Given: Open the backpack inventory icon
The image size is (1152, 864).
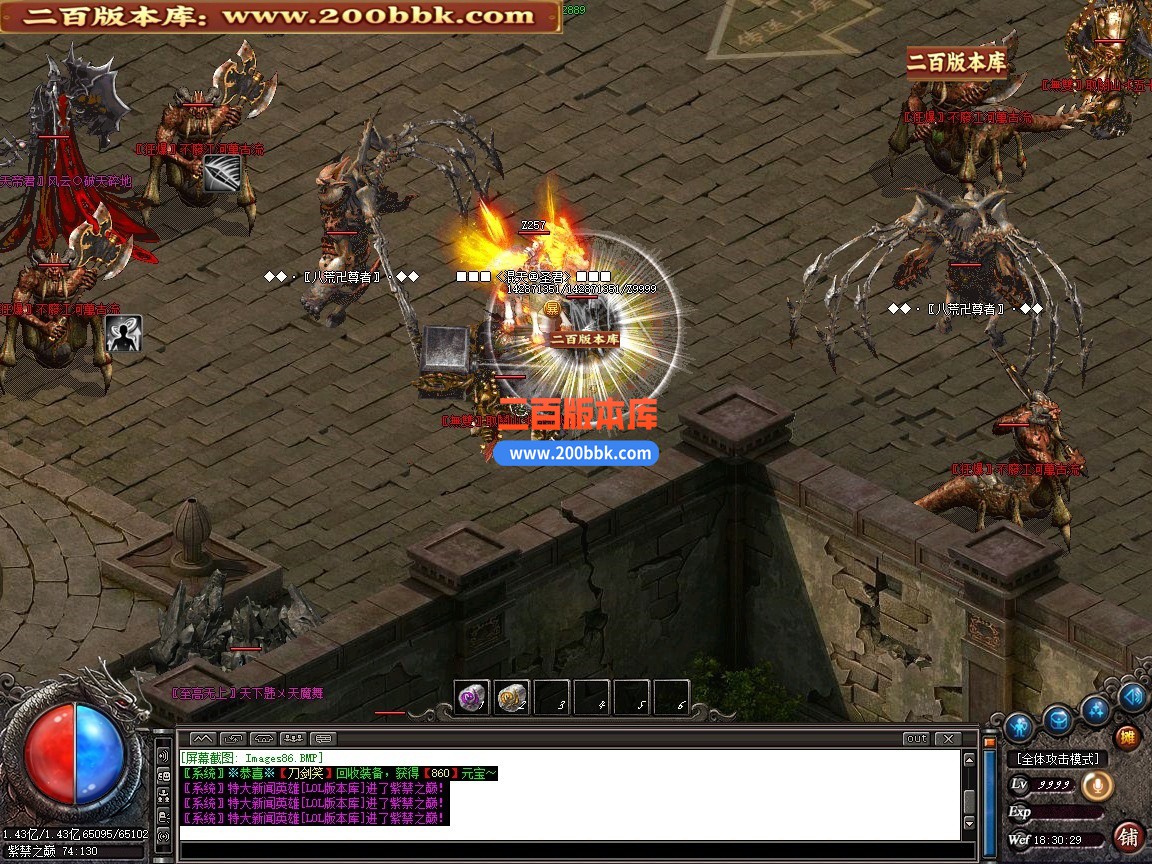Looking at the screenshot, I should click(1058, 718).
